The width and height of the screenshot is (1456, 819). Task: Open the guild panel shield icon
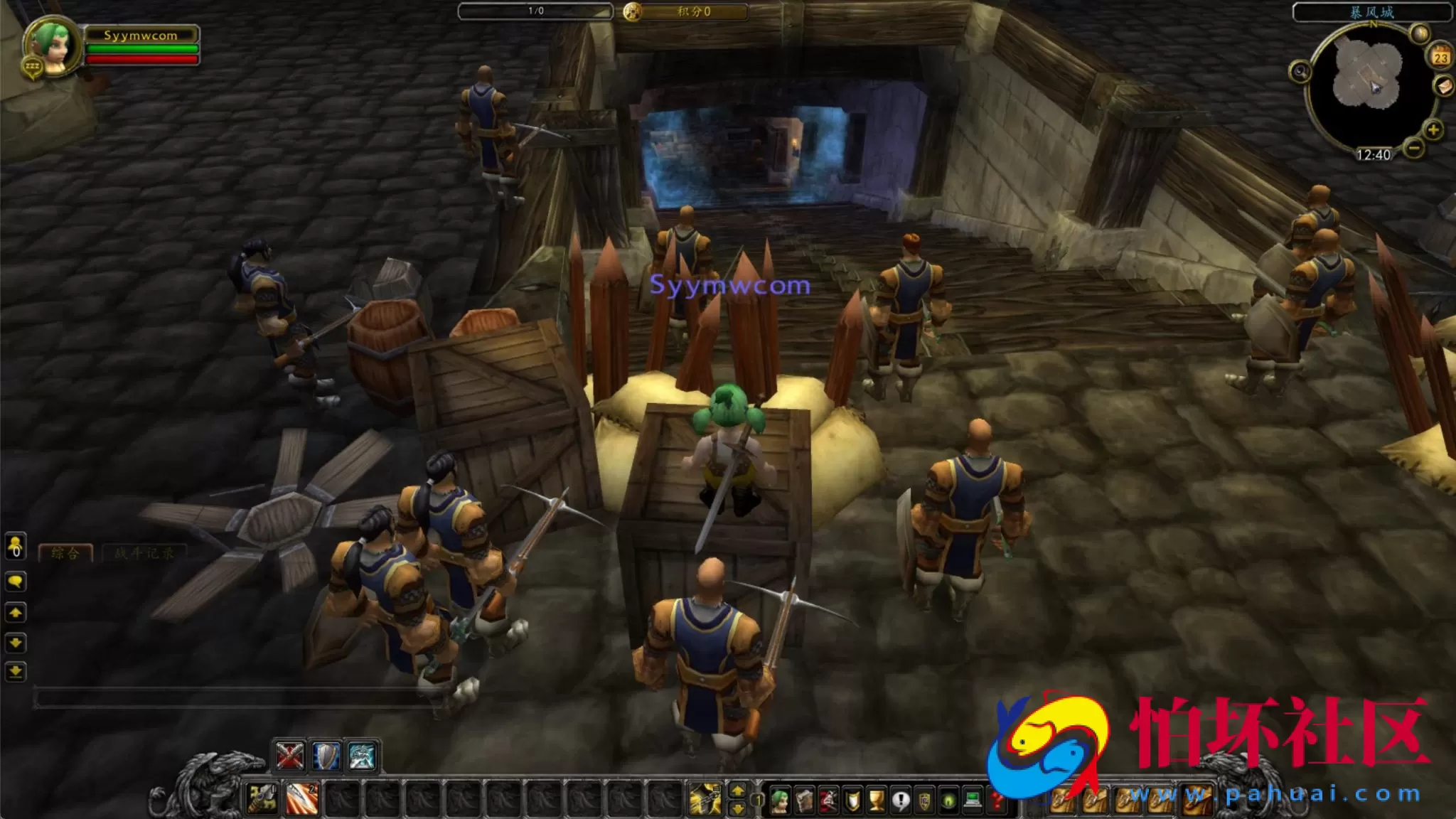point(926,801)
